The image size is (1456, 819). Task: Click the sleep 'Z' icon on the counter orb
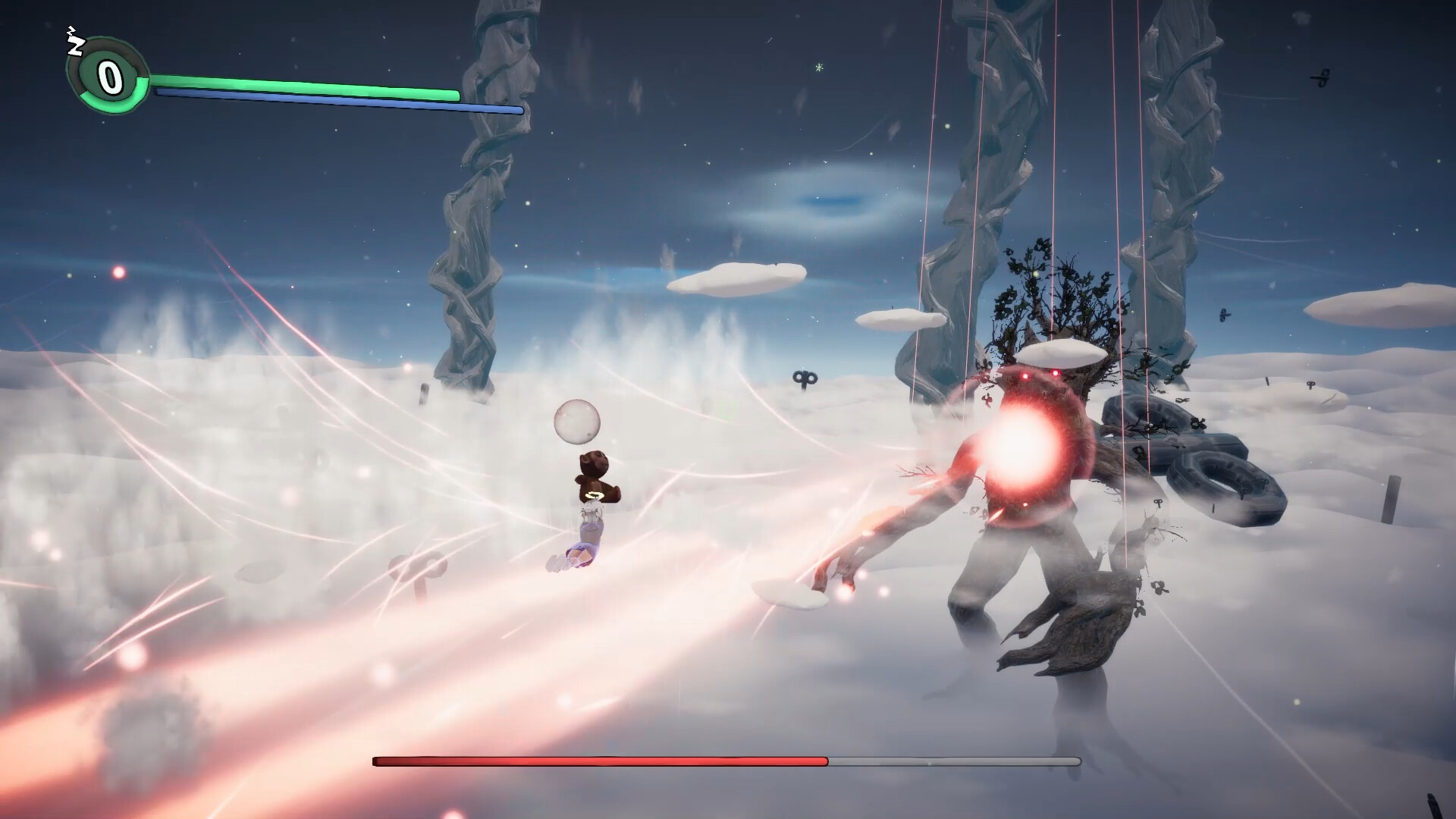75,45
